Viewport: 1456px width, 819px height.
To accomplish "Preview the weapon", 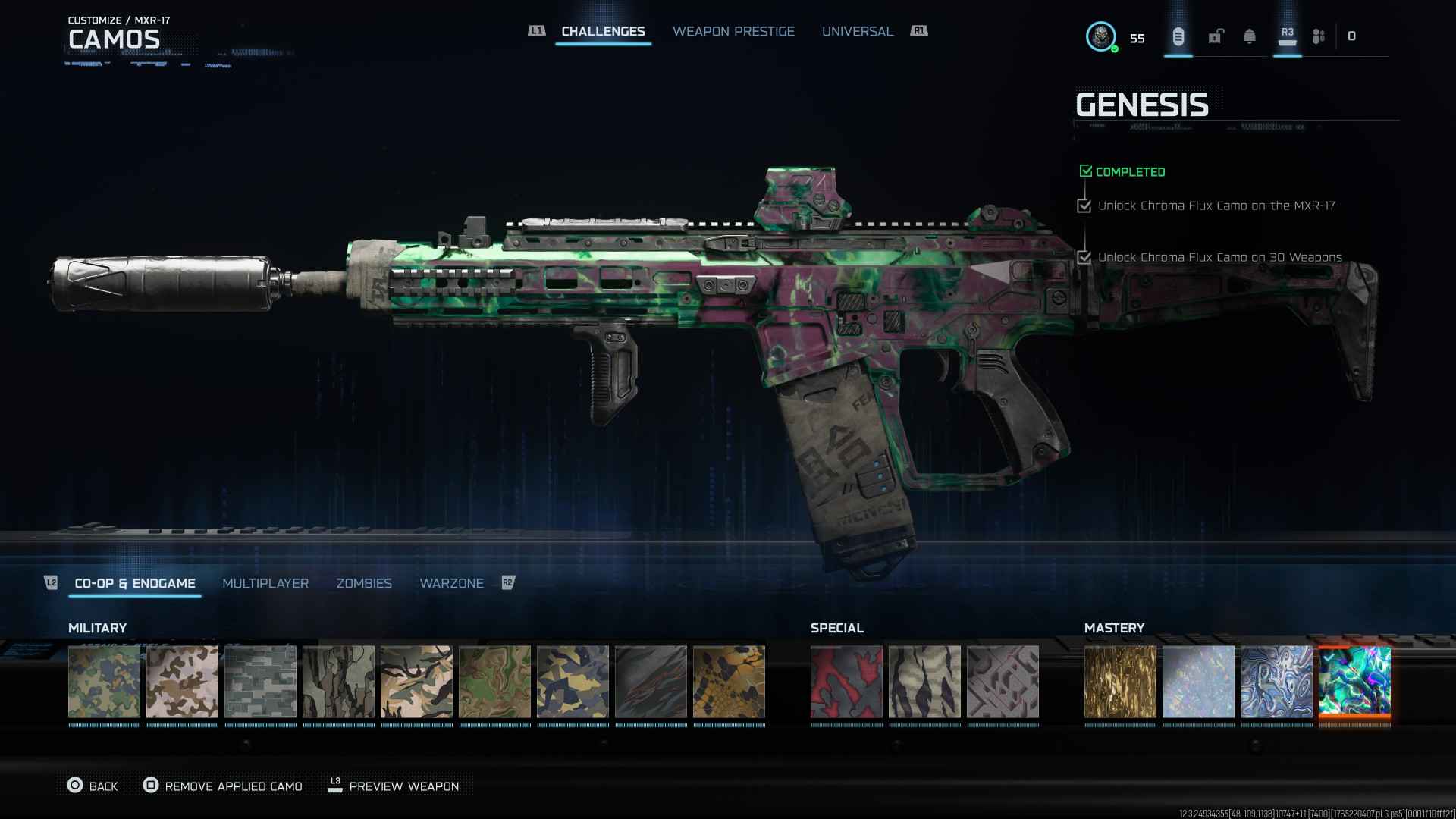I will click(x=394, y=786).
